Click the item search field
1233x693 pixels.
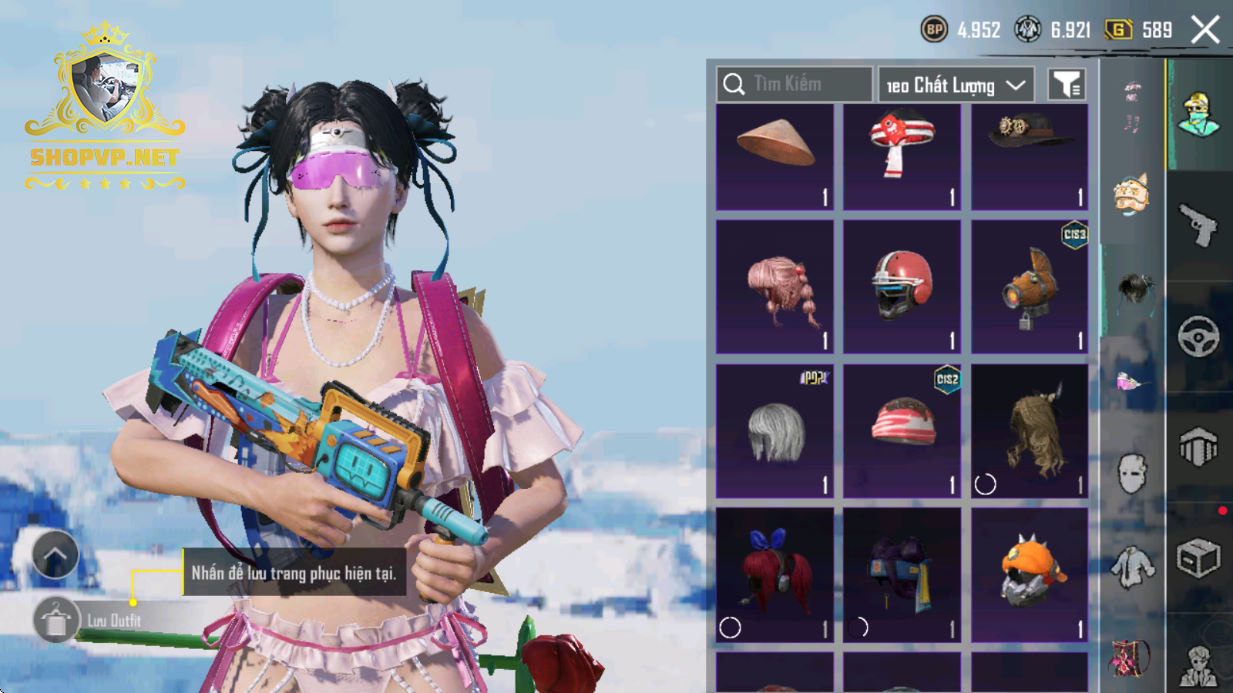(795, 85)
